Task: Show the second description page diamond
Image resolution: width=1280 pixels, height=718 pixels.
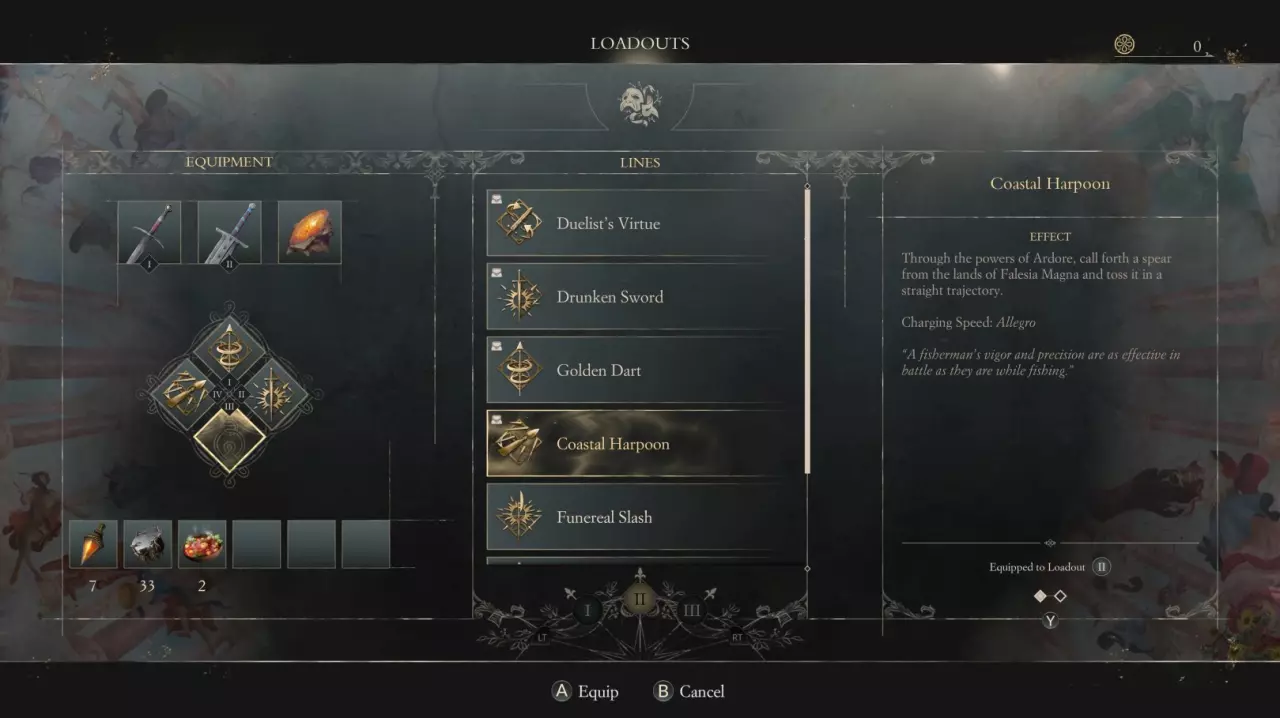Action: (1060, 596)
